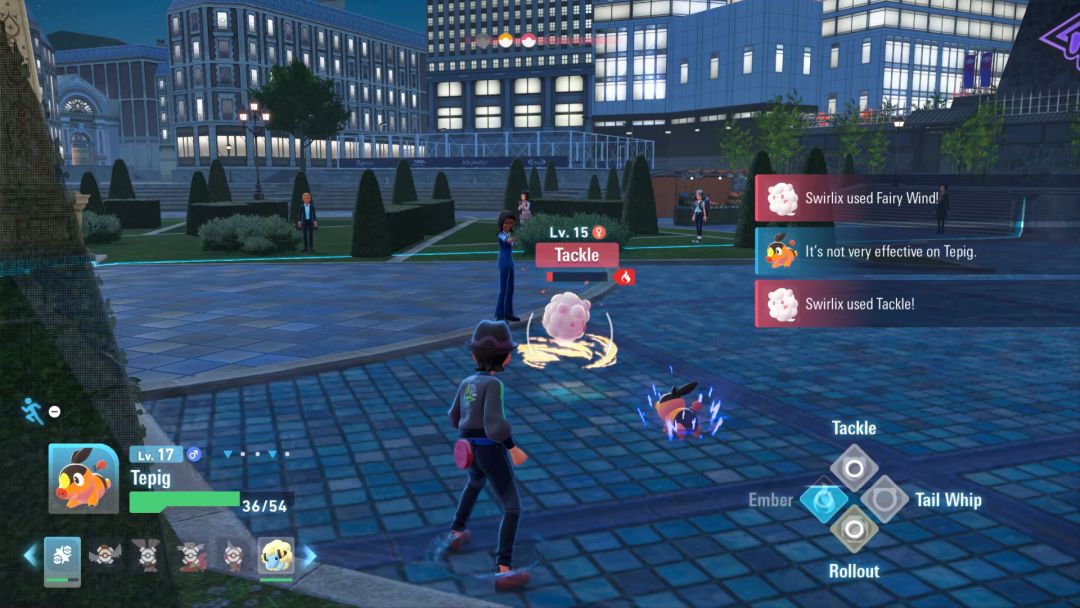
Task: Use the Tackle move
Action: [x=853, y=468]
